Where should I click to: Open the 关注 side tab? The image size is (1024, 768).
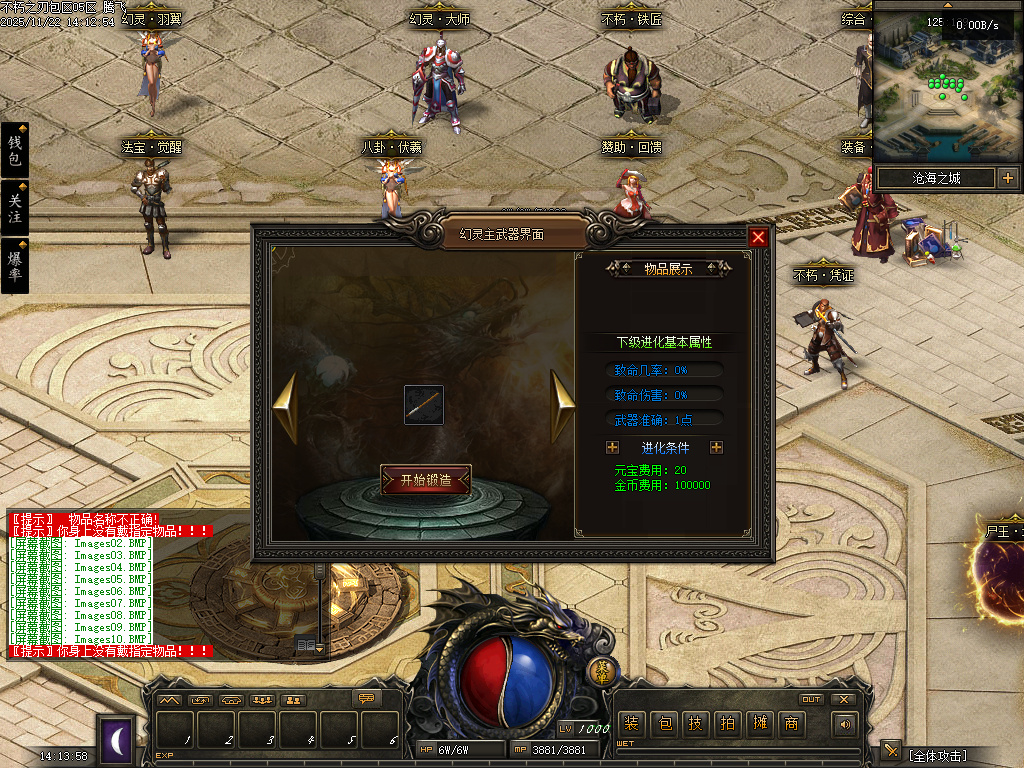14,207
